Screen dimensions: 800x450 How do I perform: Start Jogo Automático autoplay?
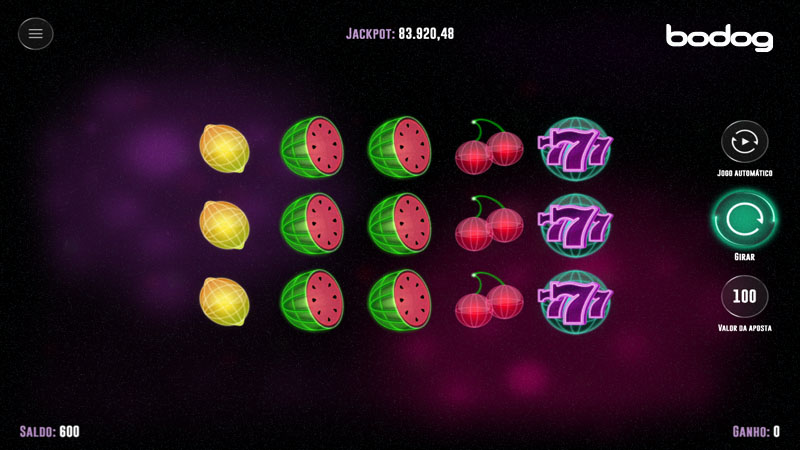pyautogui.click(x=744, y=142)
